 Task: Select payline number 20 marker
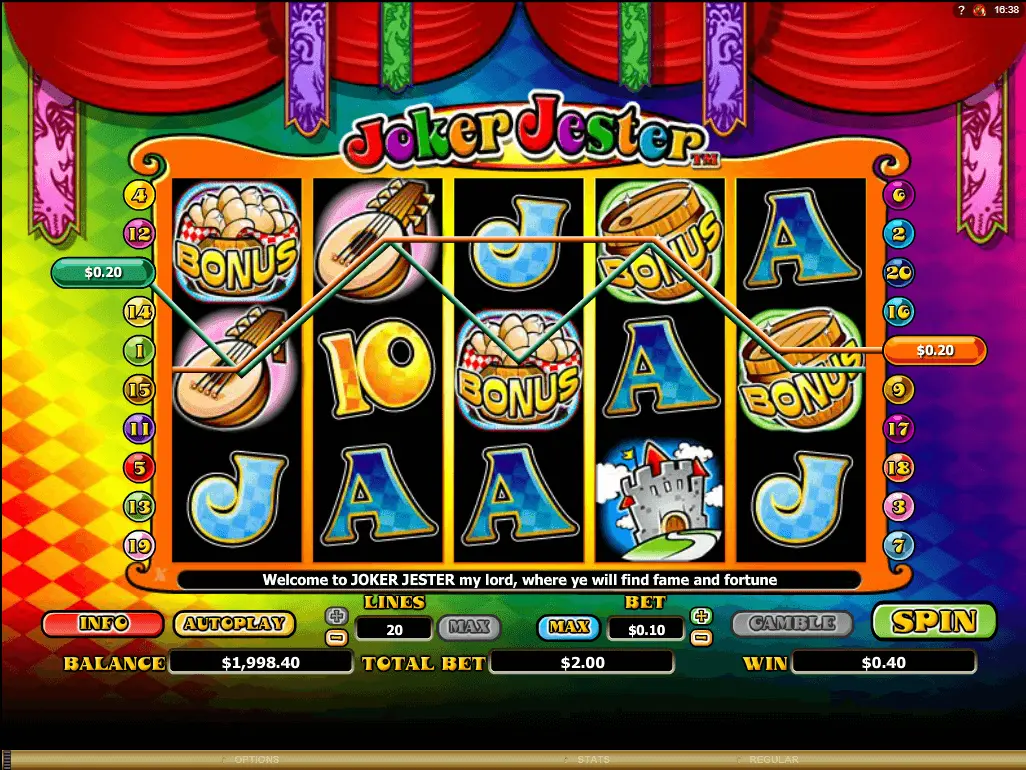coord(898,272)
